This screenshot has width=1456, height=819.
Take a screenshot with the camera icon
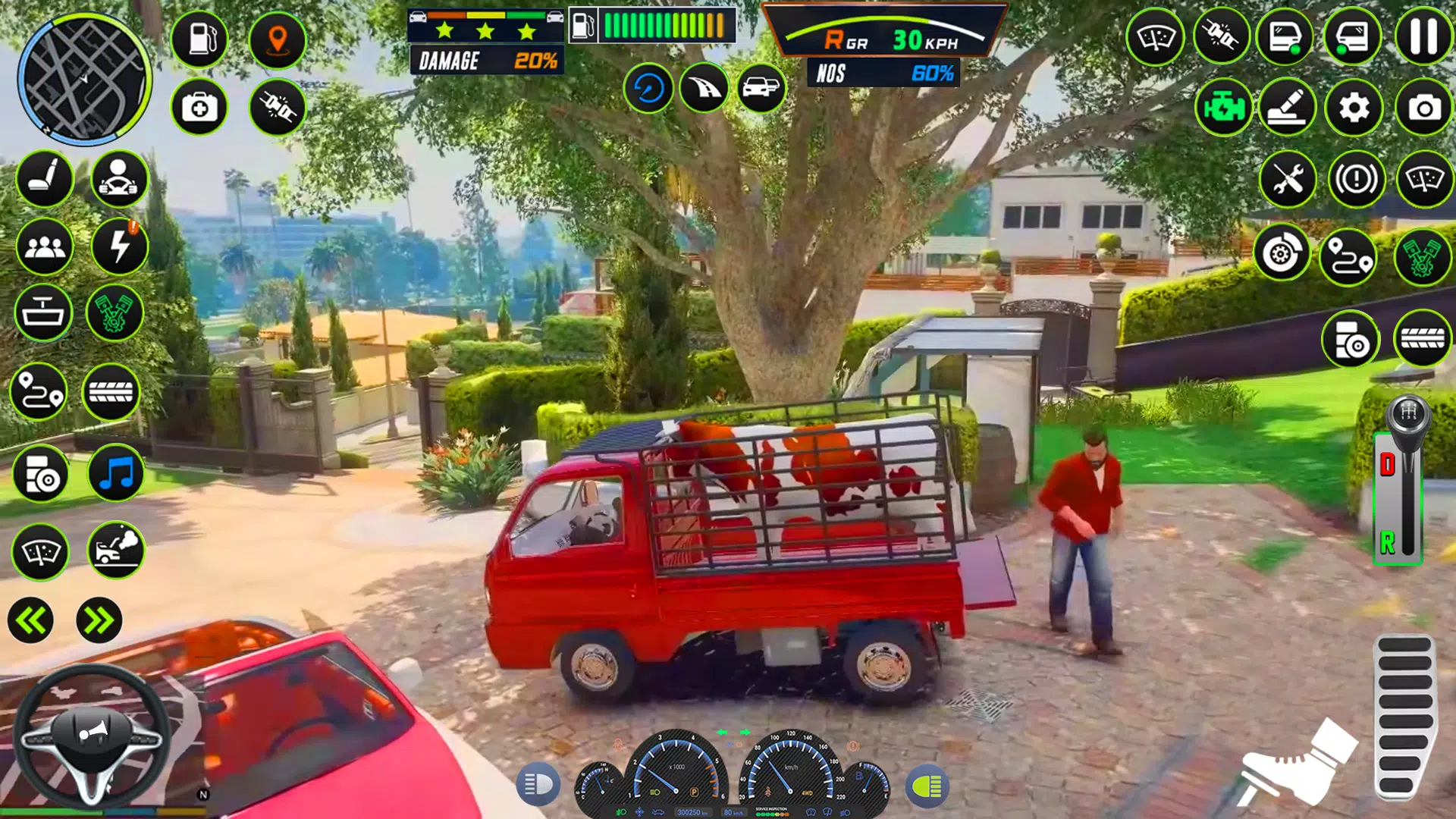pos(1423,108)
